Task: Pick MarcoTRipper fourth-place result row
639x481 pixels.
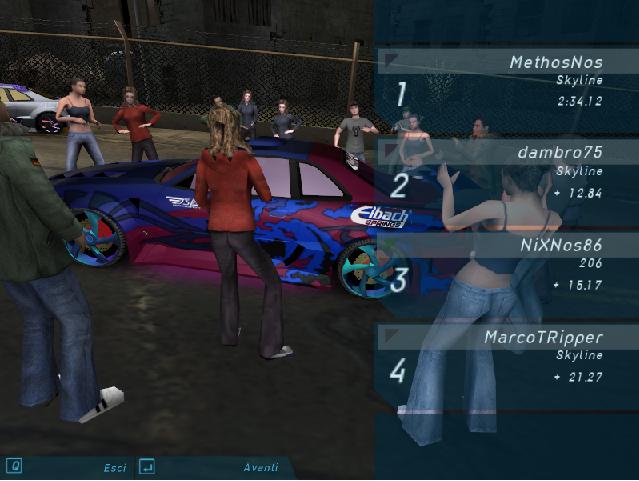Action: point(508,356)
